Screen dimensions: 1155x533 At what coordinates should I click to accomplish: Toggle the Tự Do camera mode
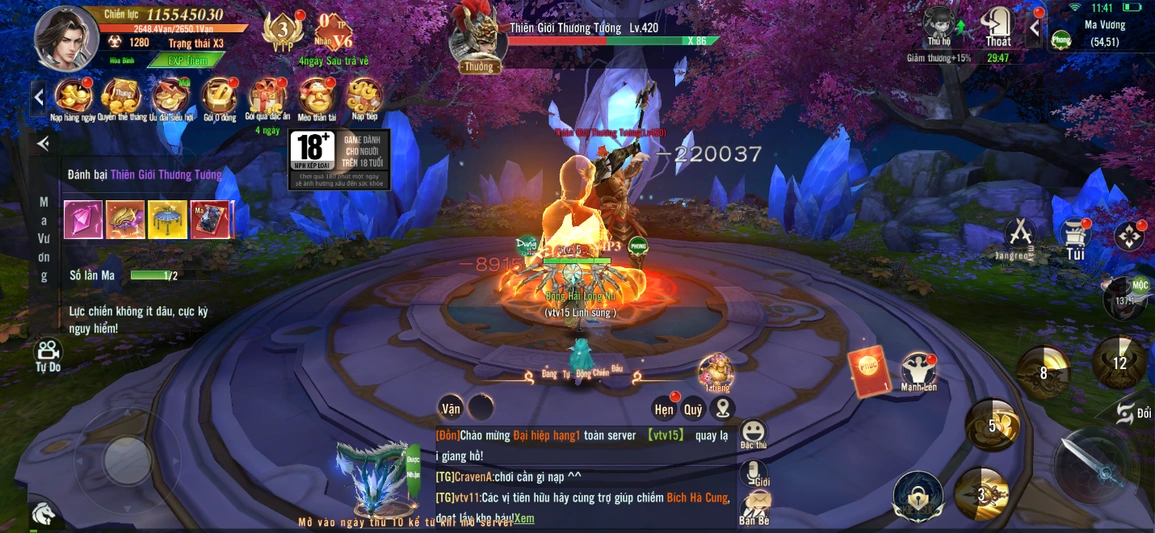47,354
